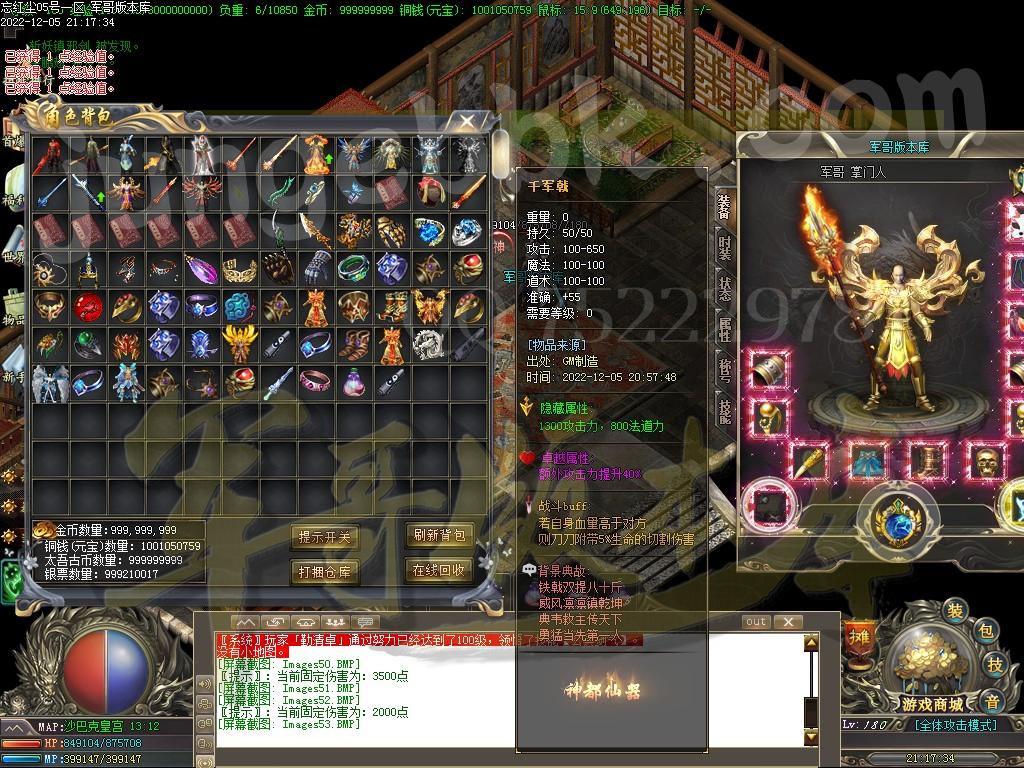Image resolution: width=1024 pixels, height=768 pixels.
Task: Open the 打捆仓库 bundle warehouse button
Action: point(325,571)
